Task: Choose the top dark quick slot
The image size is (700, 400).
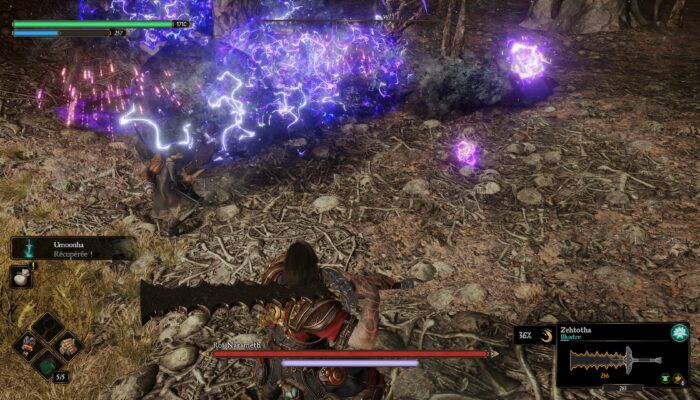Action: coord(46,326)
